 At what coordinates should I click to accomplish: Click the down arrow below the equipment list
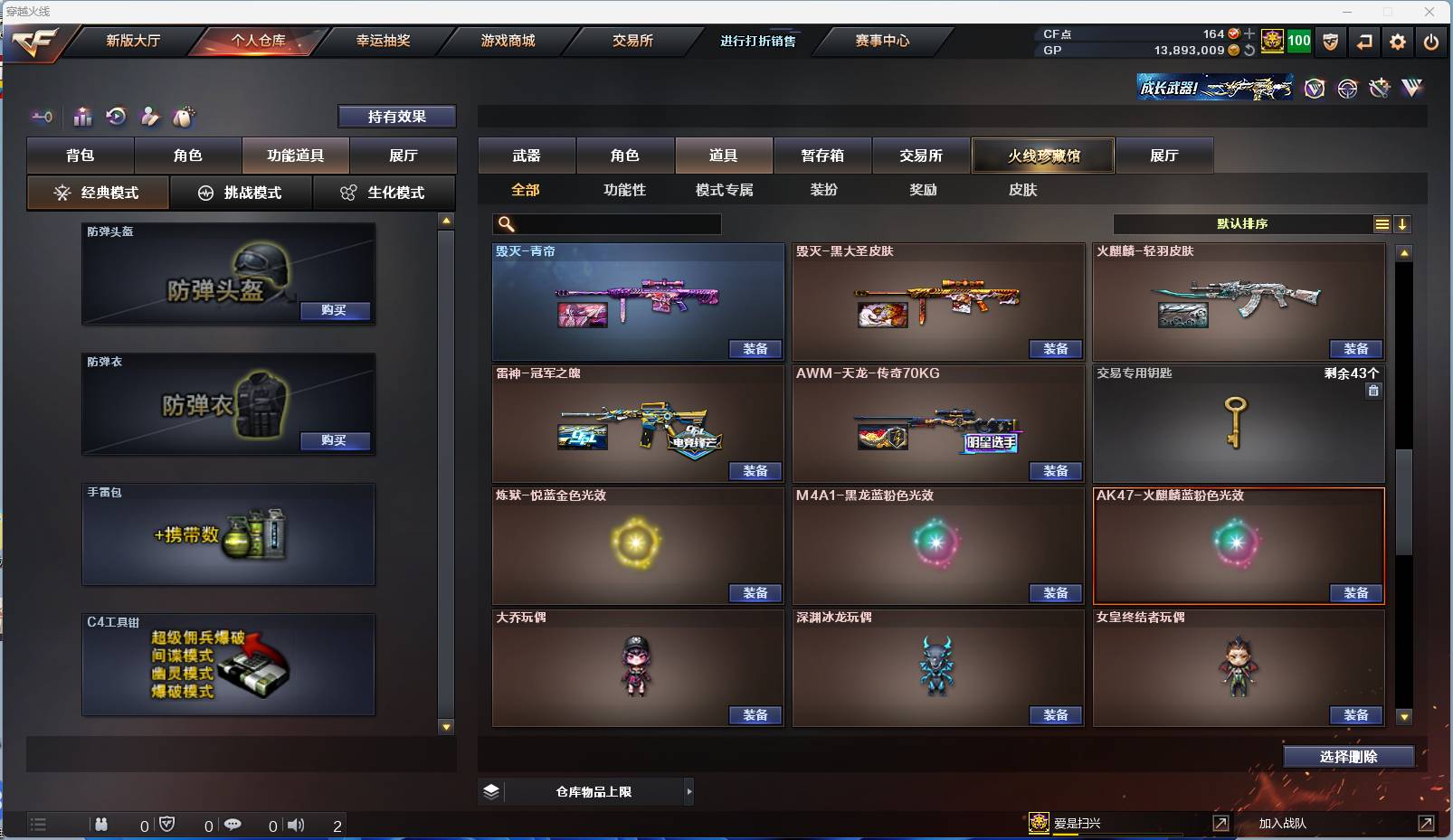click(x=445, y=725)
